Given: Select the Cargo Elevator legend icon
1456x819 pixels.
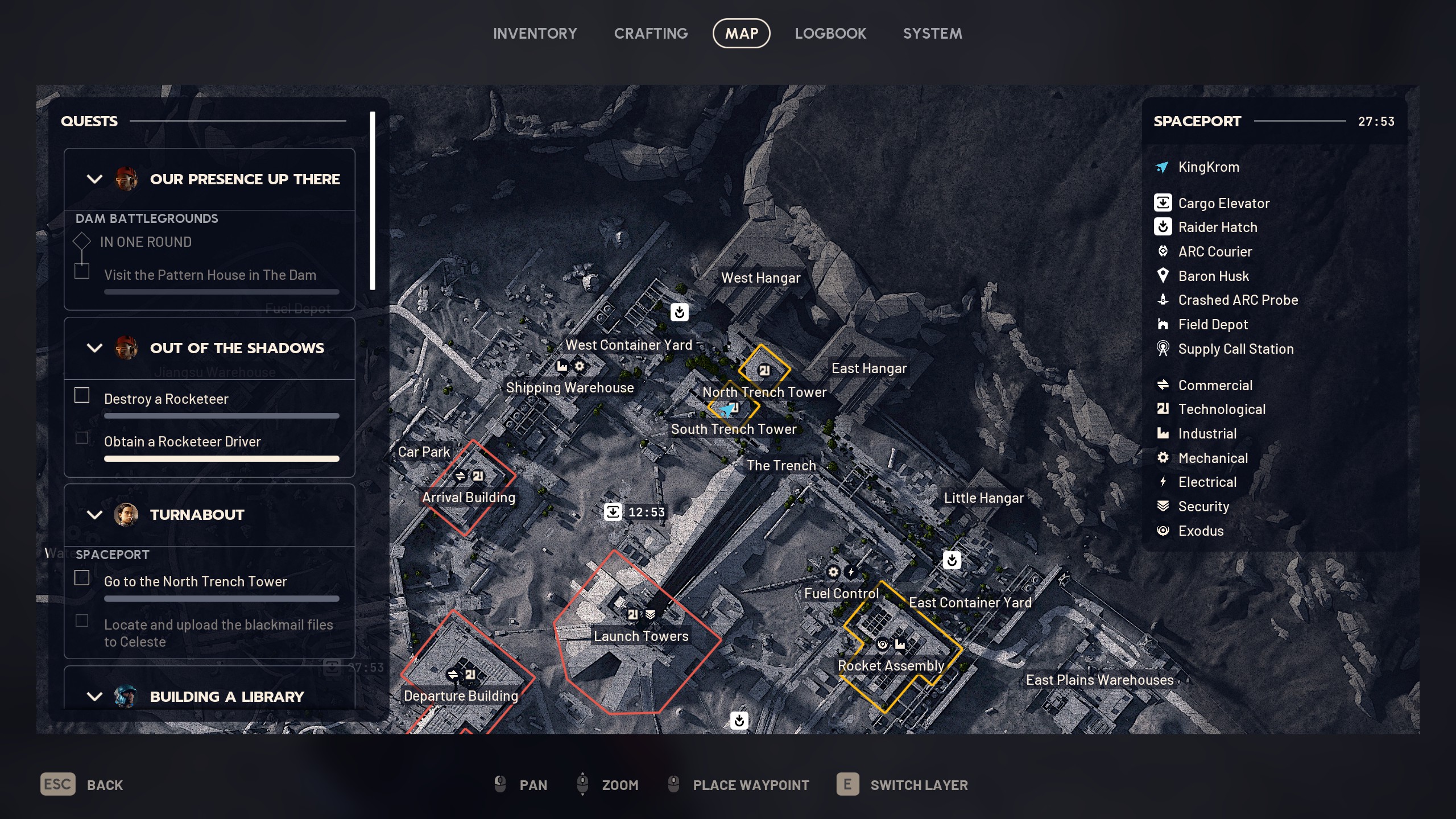Looking at the screenshot, I should 1164,203.
